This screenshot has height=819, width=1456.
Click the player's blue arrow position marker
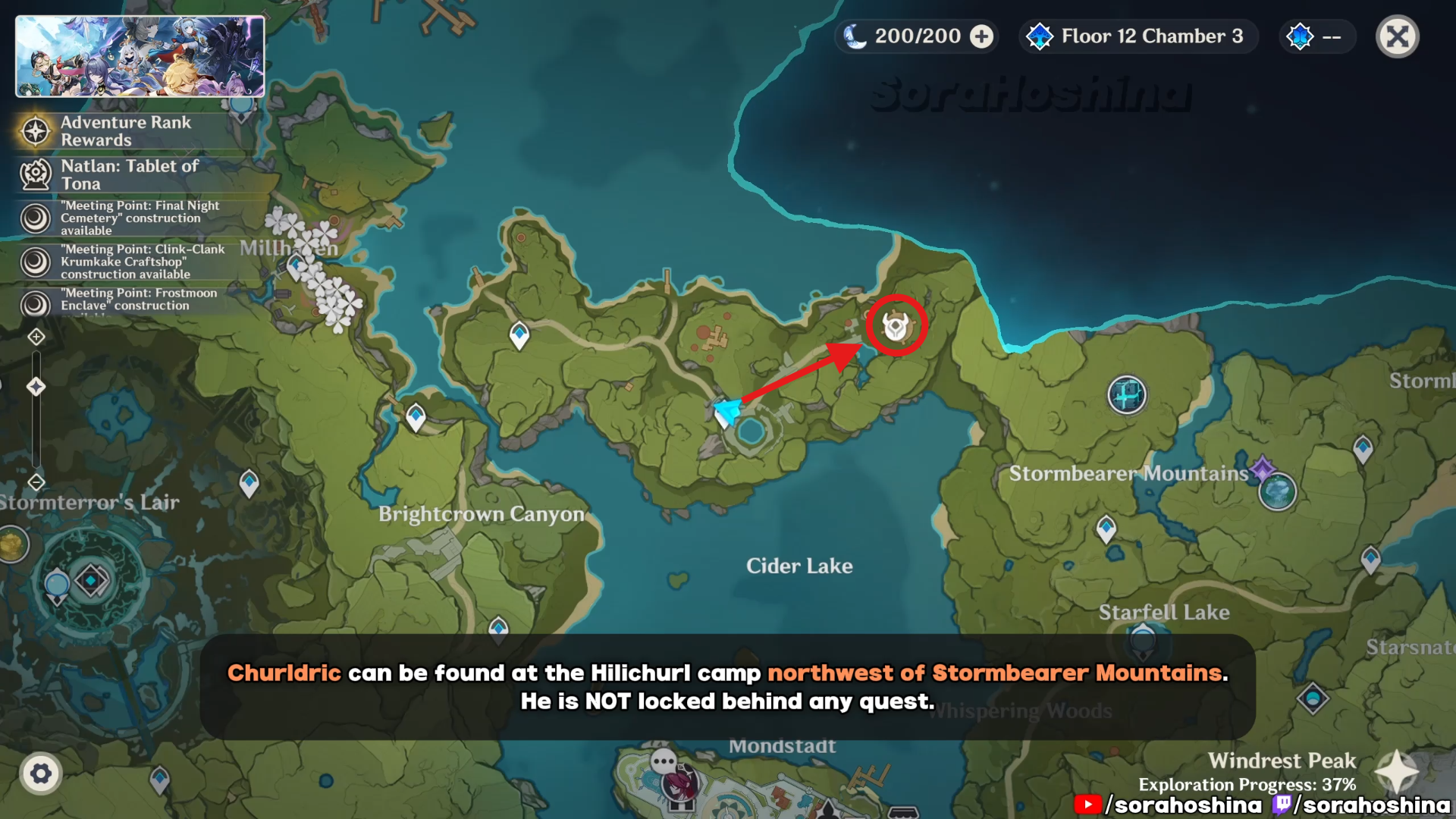click(x=728, y=411)
